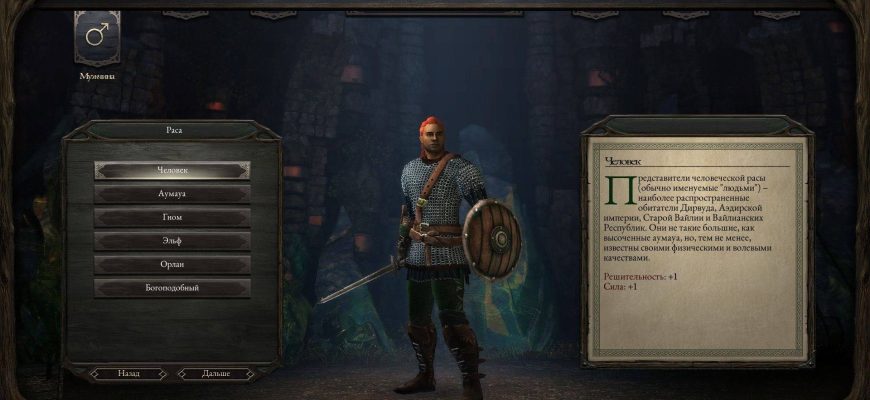The width and height of the screenshot is (870, 400).
Task: Choose the Богоподобный race option
Action: coord(172,288)
